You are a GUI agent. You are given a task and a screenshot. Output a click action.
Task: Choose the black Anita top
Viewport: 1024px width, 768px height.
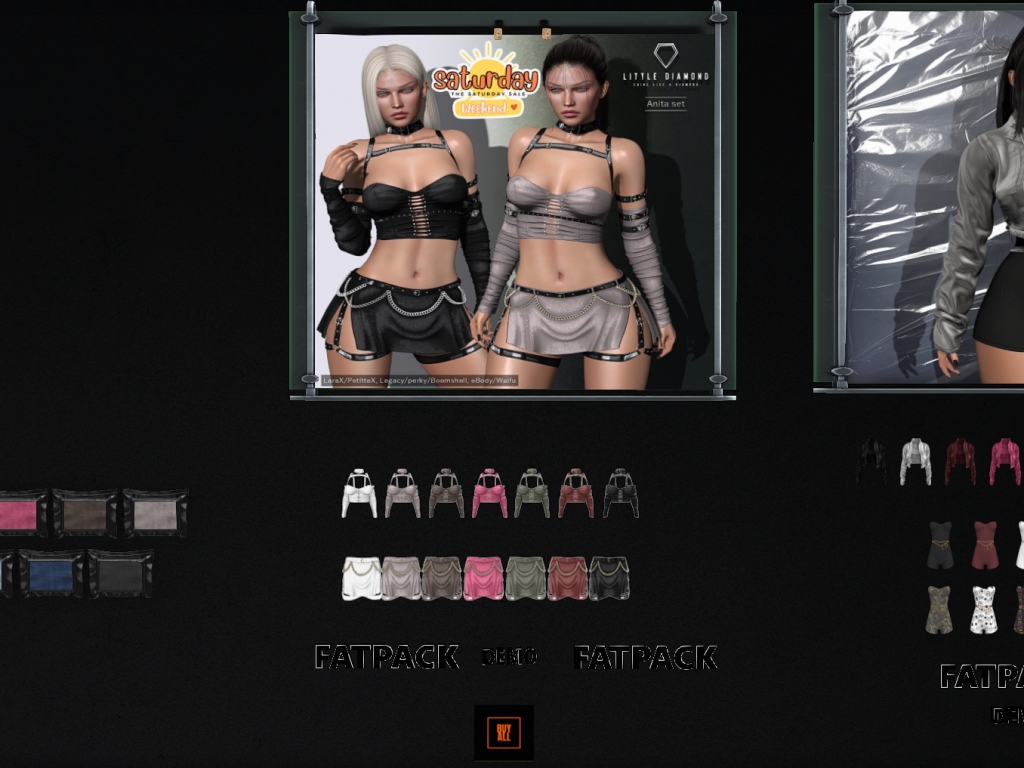point(620,493)
